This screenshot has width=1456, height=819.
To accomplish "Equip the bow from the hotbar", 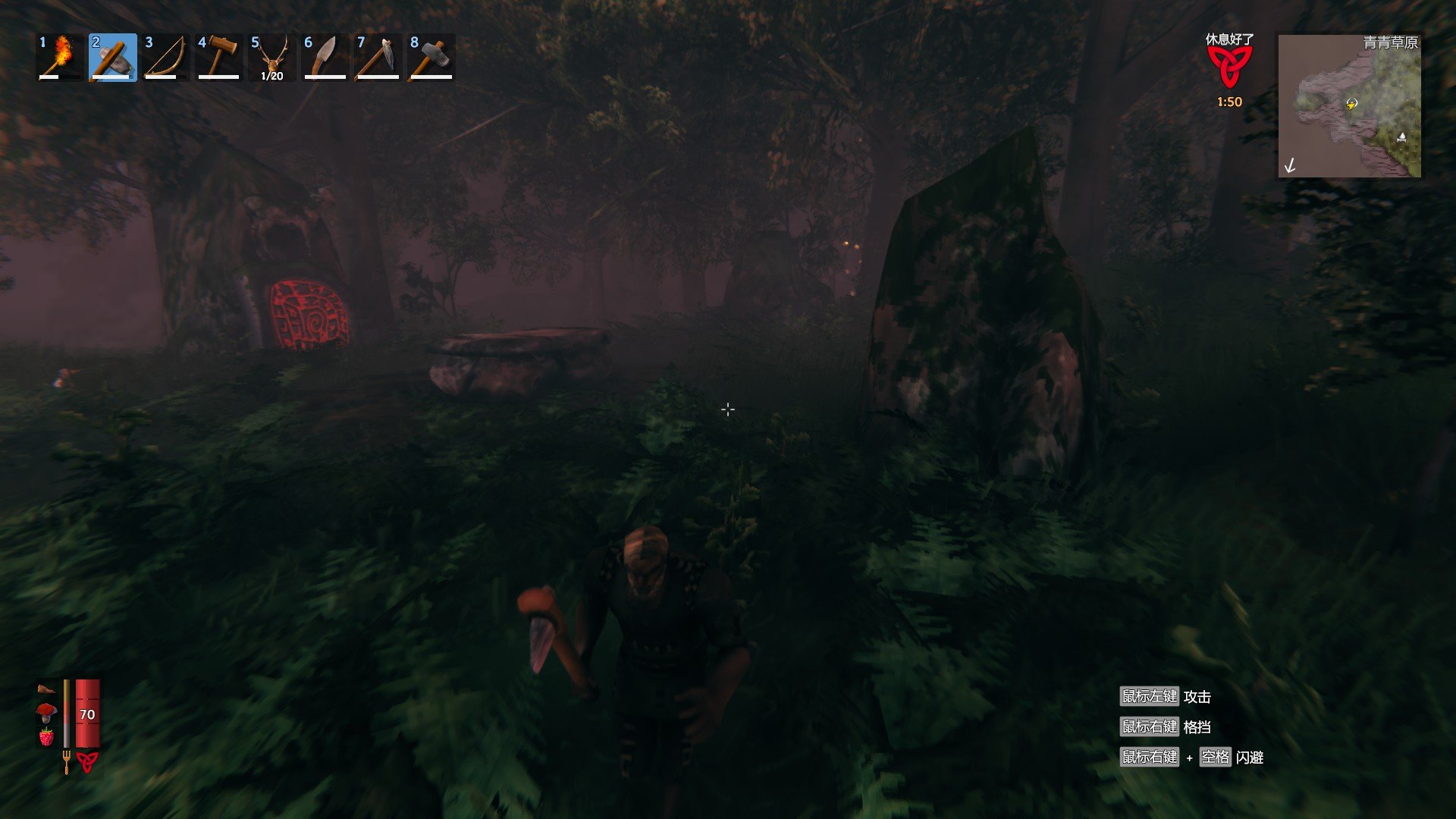I will [166, 57].
